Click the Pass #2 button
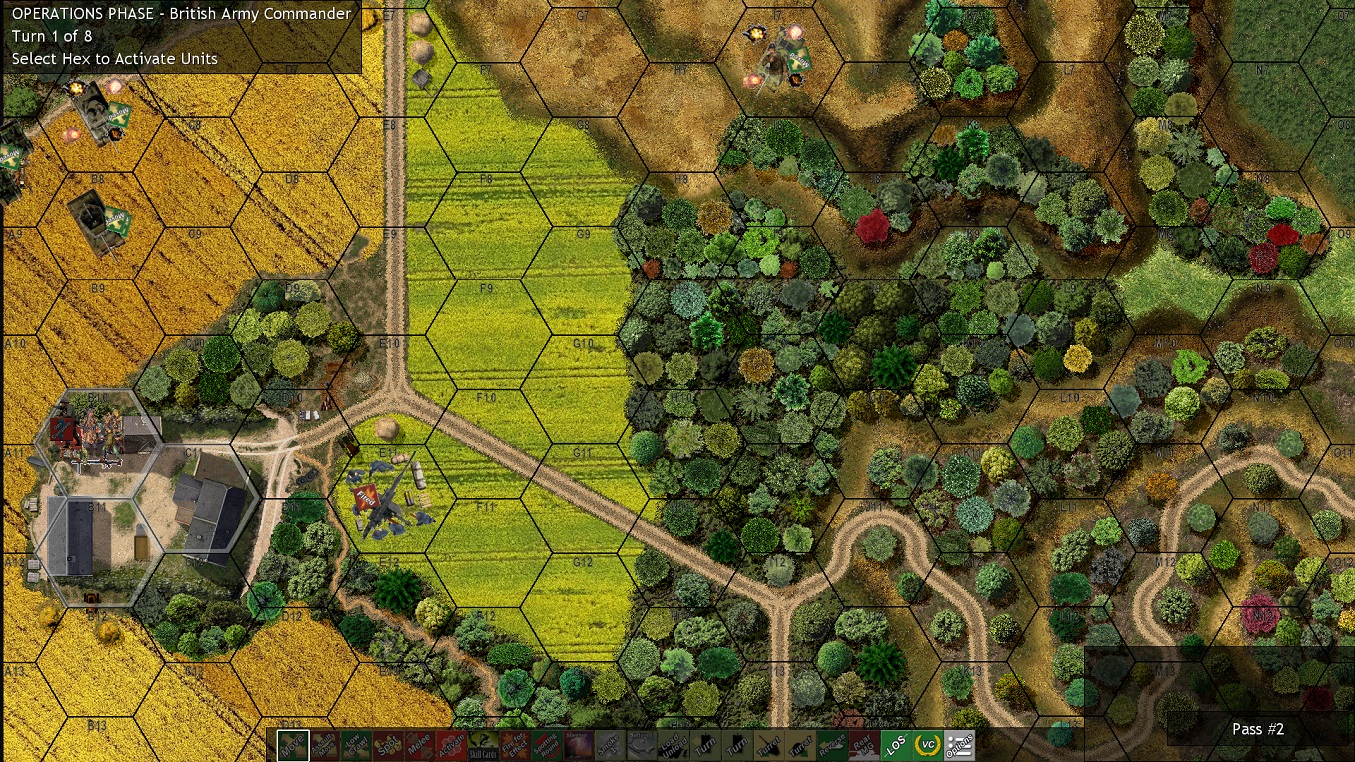 click(1257, 729)
